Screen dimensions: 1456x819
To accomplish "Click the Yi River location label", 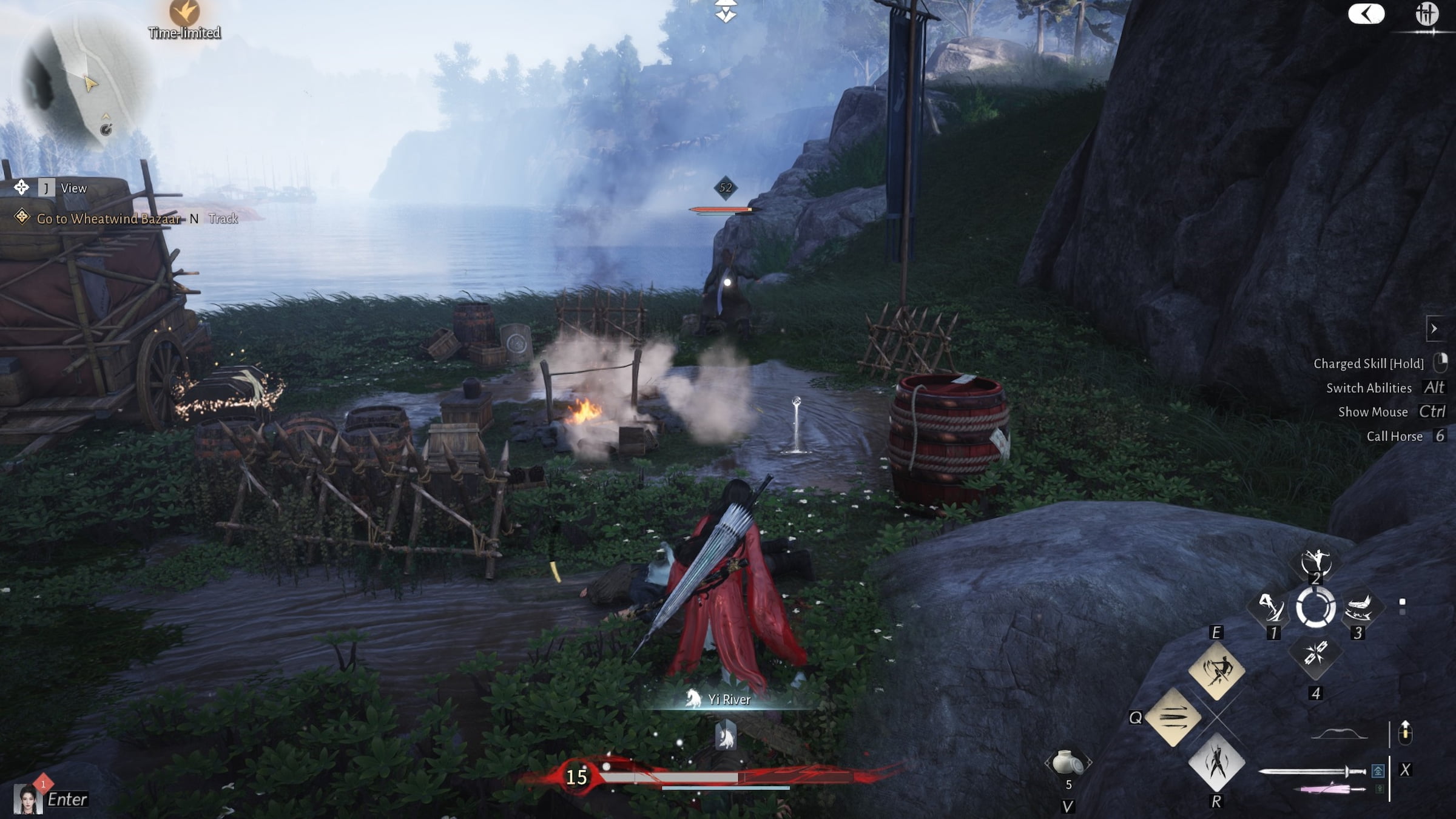I will coord(729,699).
